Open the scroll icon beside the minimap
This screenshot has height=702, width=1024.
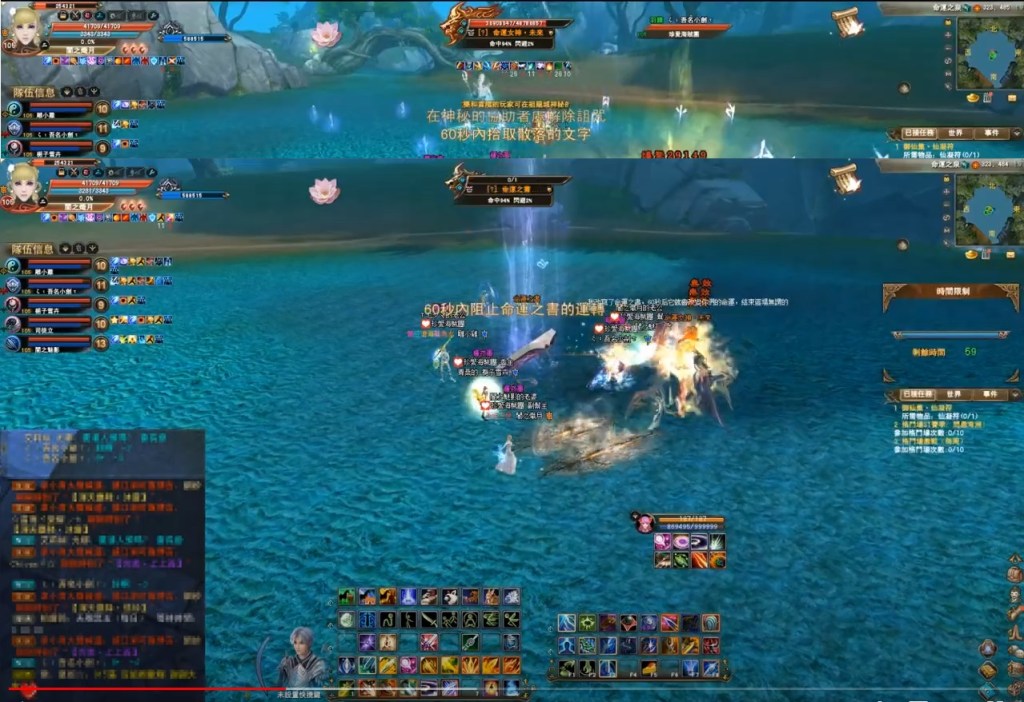[x=846, y=178]
